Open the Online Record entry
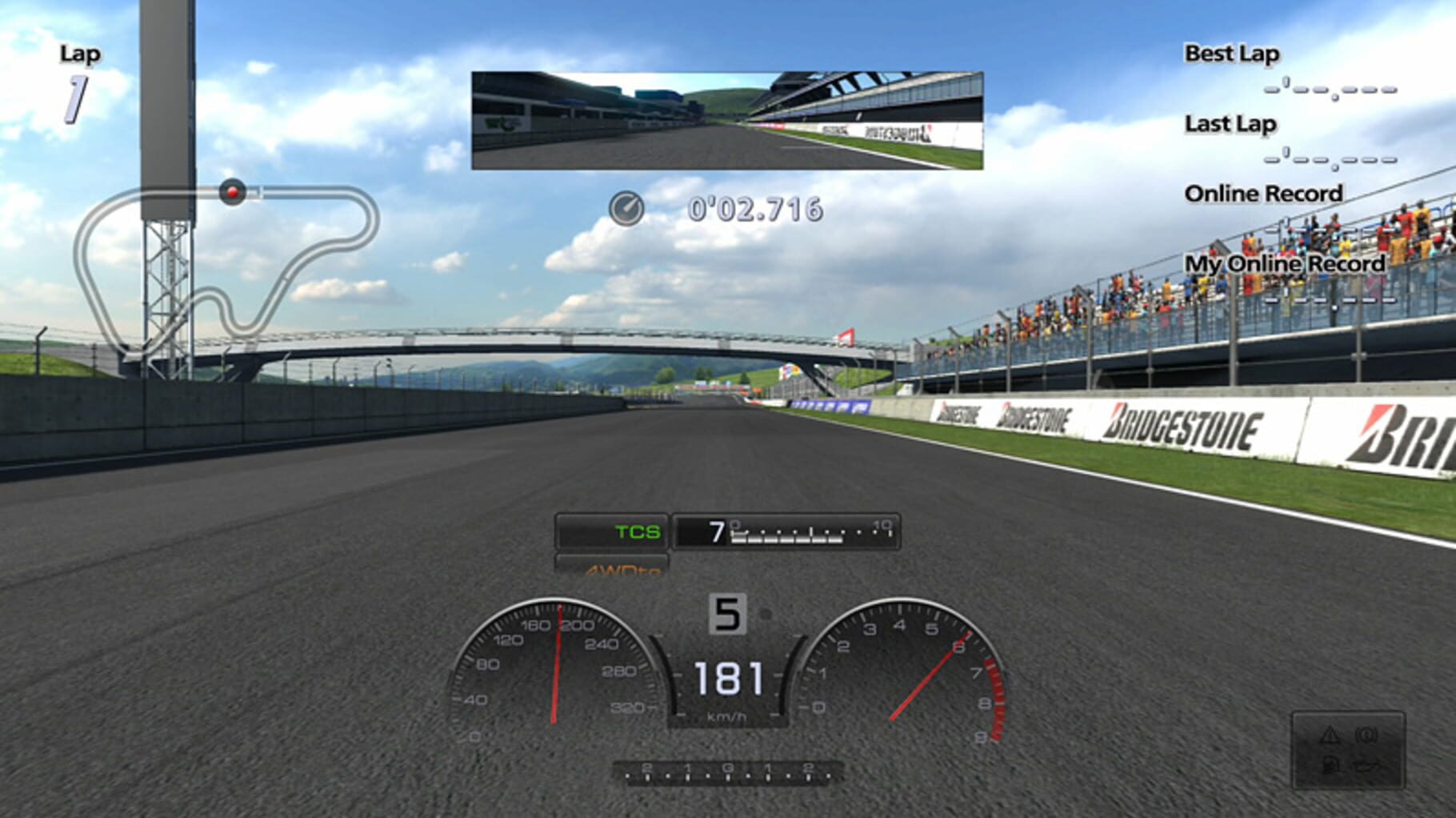This screenshot has height=818, width=1456. pos(1264,194)
